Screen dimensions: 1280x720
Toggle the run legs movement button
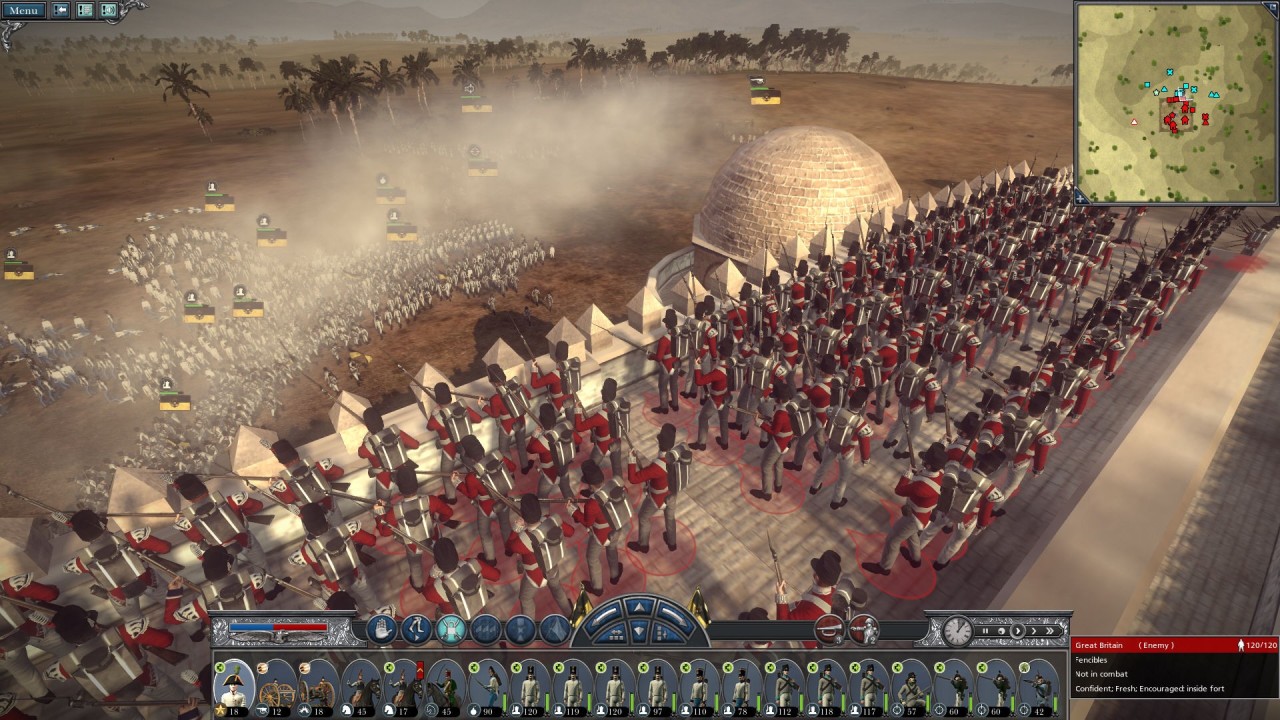417,629
